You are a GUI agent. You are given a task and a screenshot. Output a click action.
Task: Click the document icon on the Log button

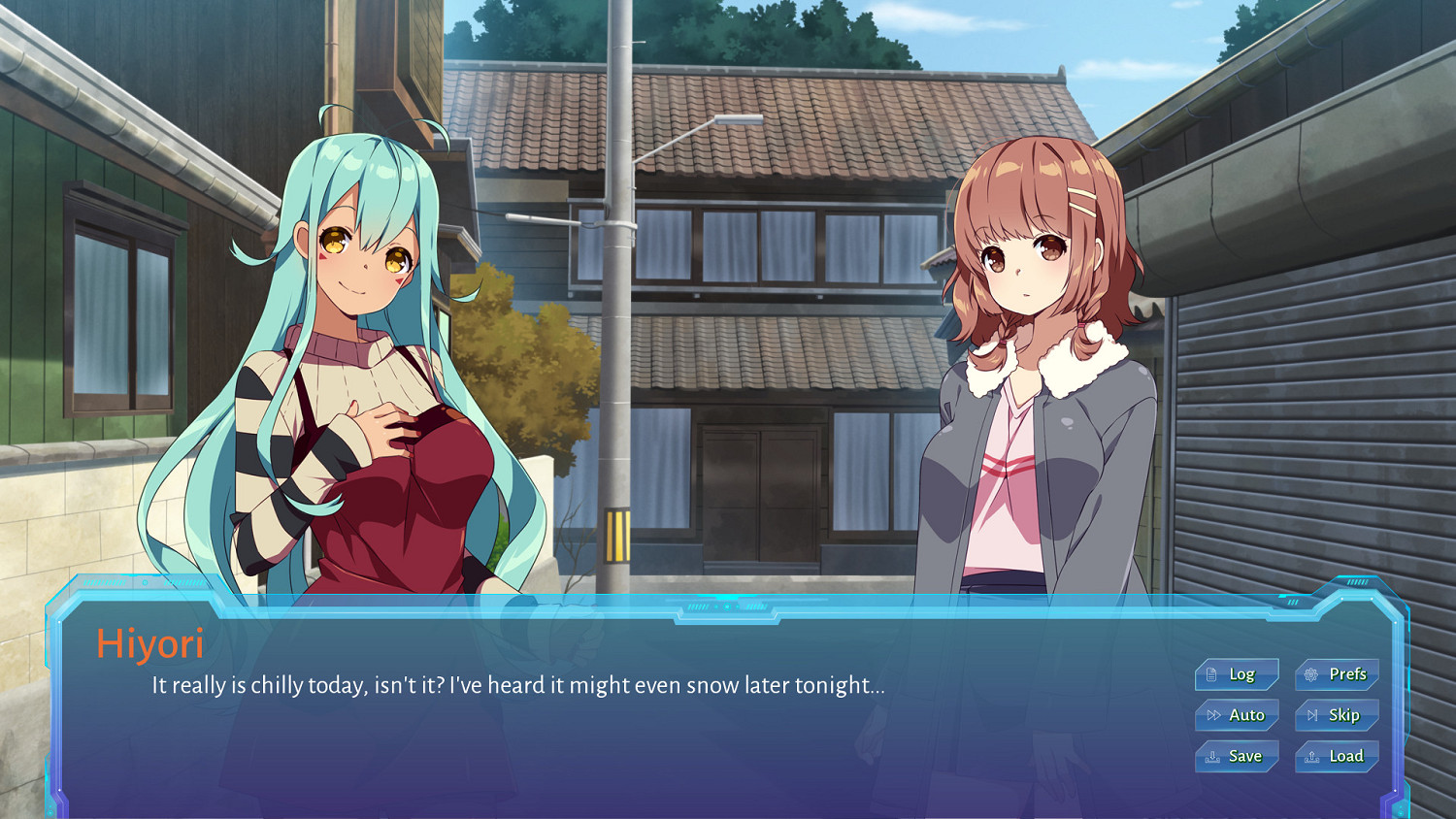pos(1211,674)
